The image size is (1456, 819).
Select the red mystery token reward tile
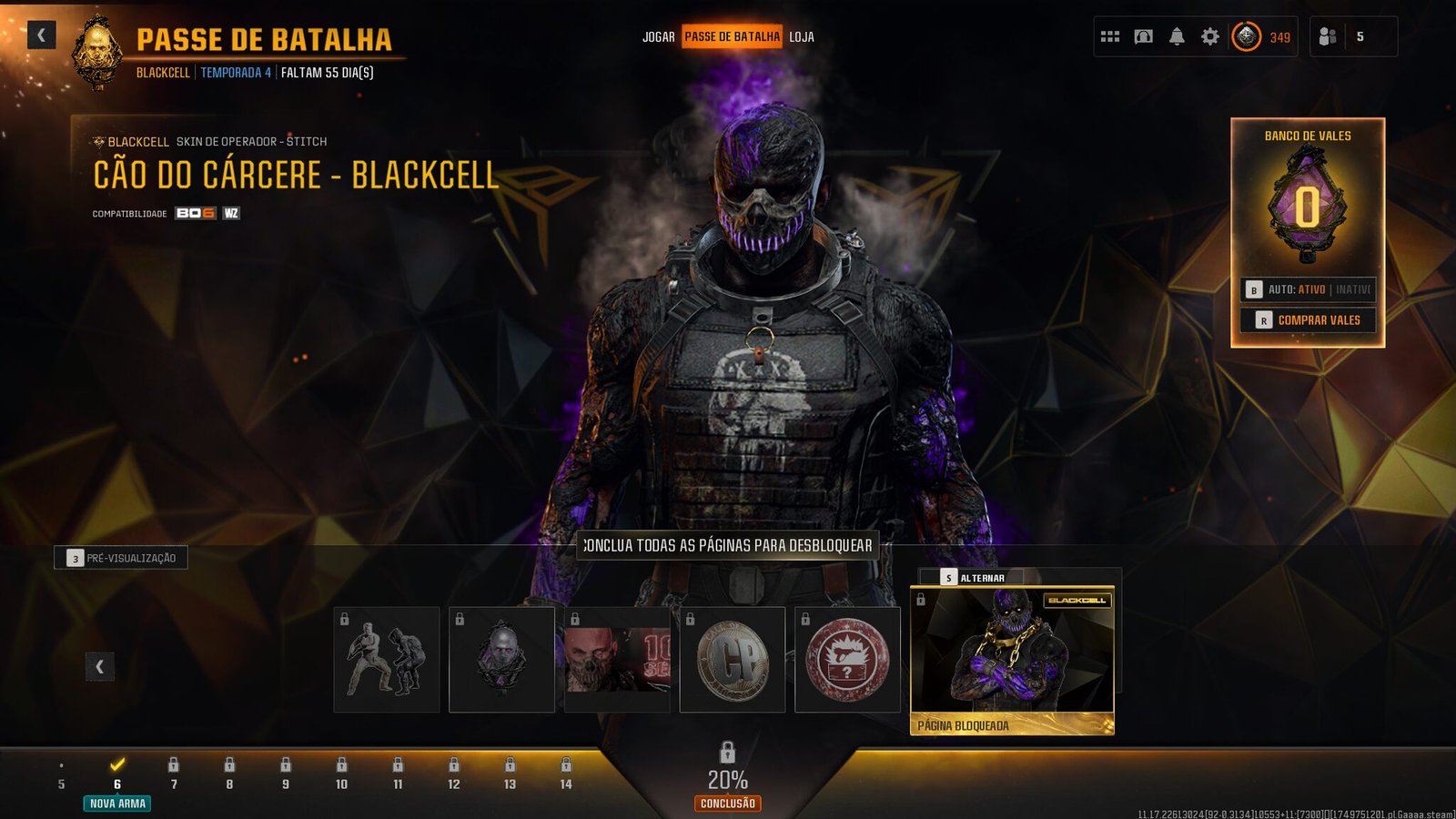847,660
